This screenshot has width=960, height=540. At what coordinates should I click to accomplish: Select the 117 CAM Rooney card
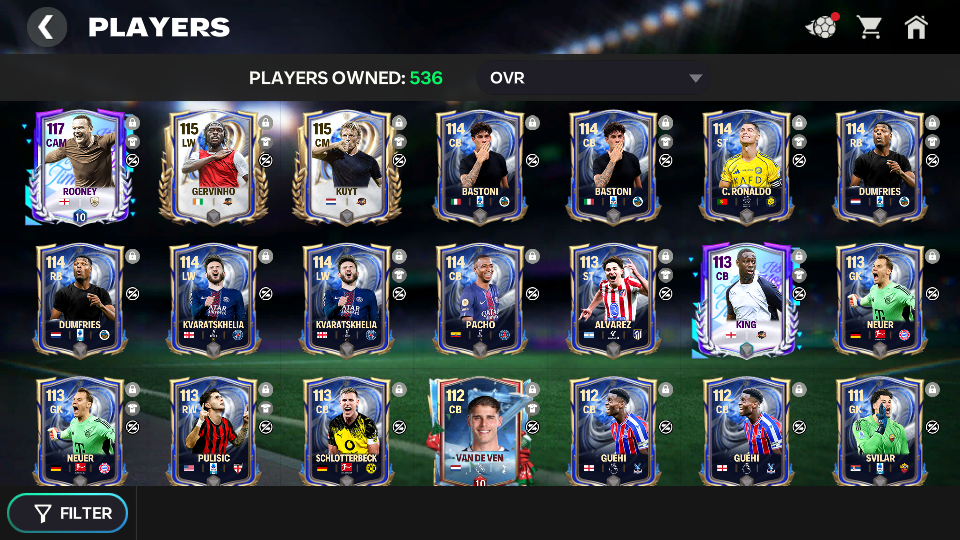(x=80, y=167)
